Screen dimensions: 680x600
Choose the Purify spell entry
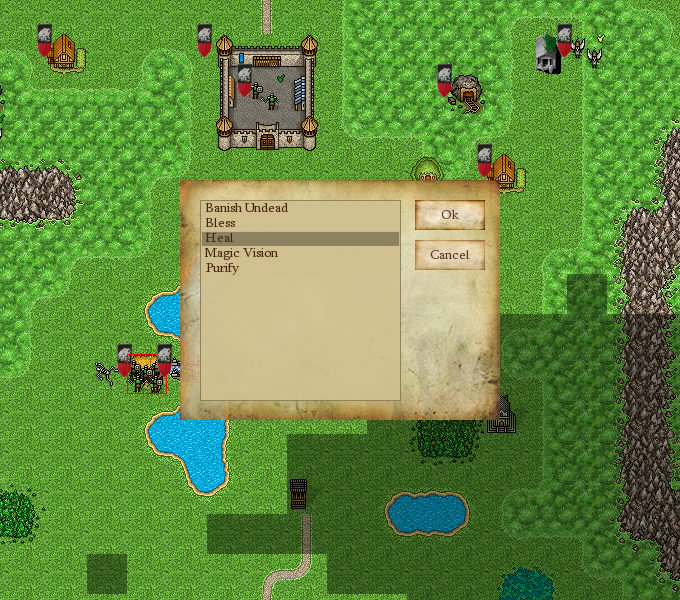tap(222, 268)
